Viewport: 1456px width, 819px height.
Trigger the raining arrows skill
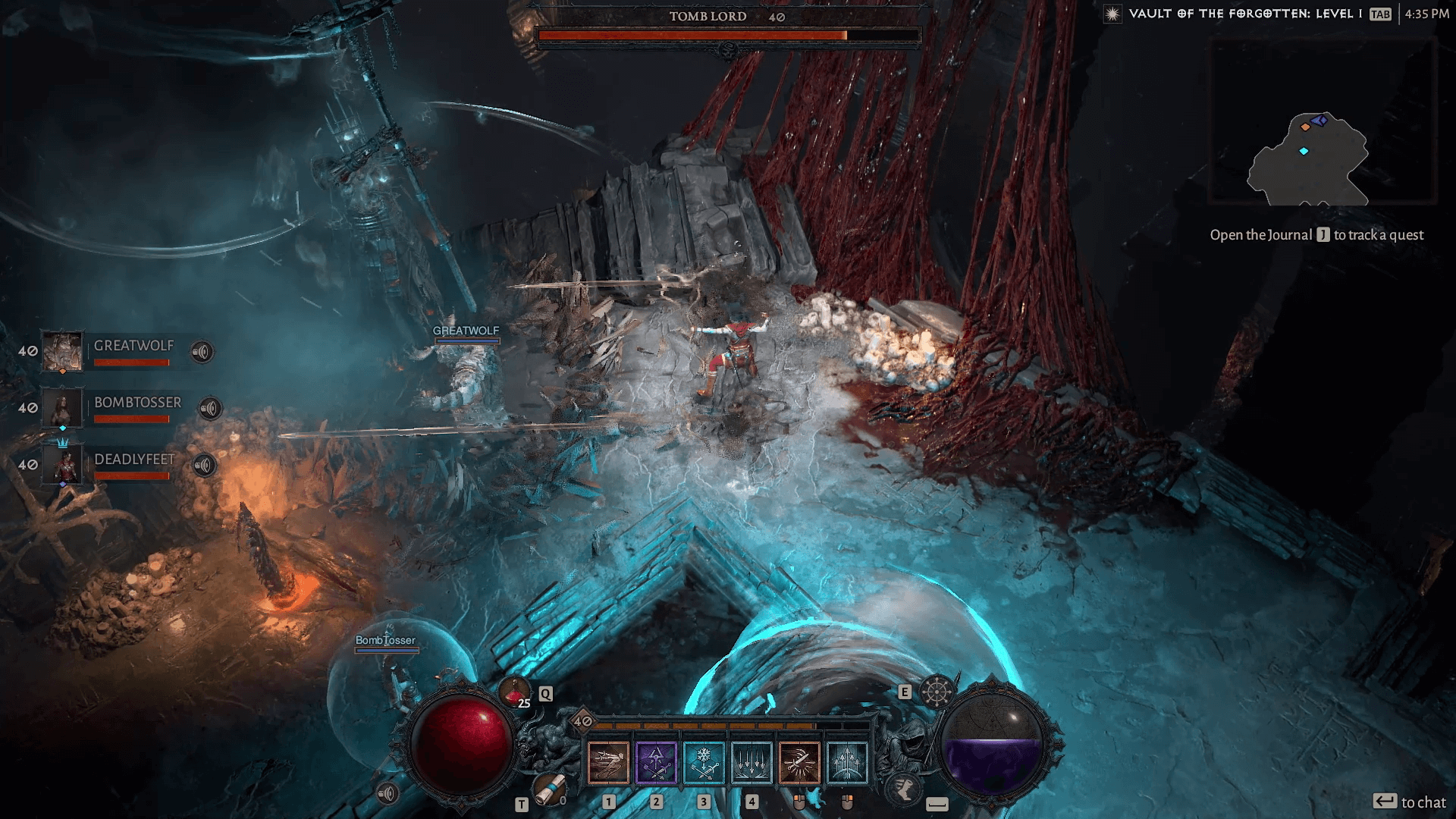(x=752, y=762)
